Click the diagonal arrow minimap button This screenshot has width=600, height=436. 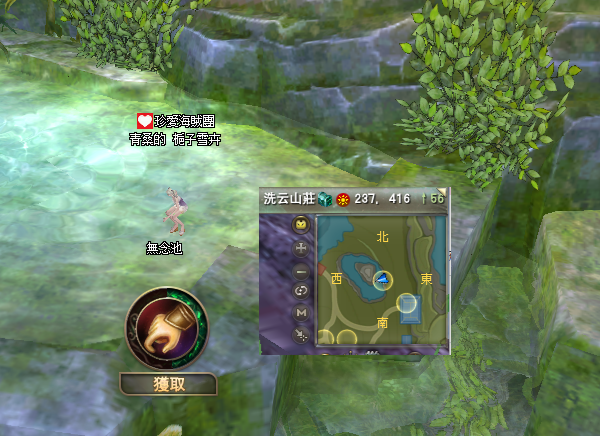(x=301, y=336)
